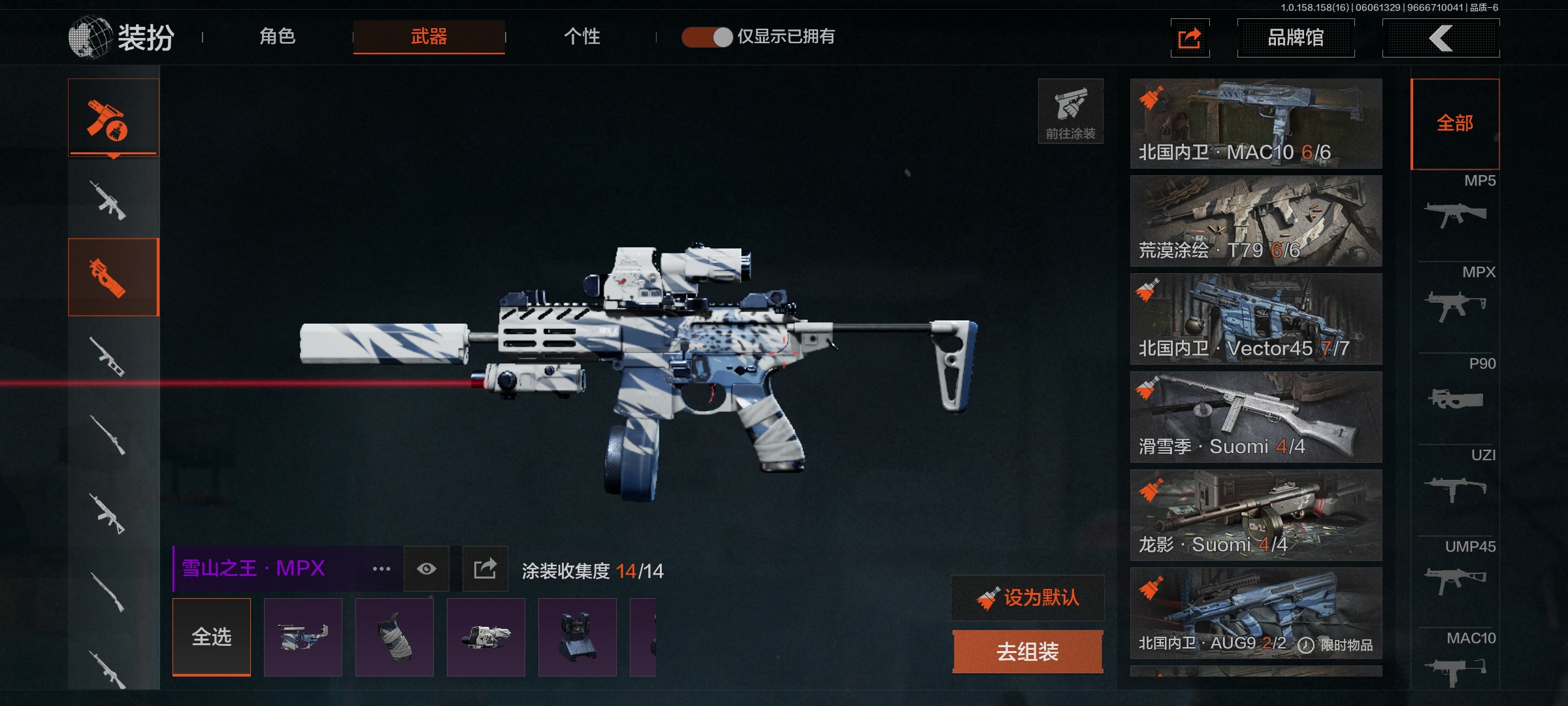
Task: Go back with the arrow button
Action: (1441, 38)
